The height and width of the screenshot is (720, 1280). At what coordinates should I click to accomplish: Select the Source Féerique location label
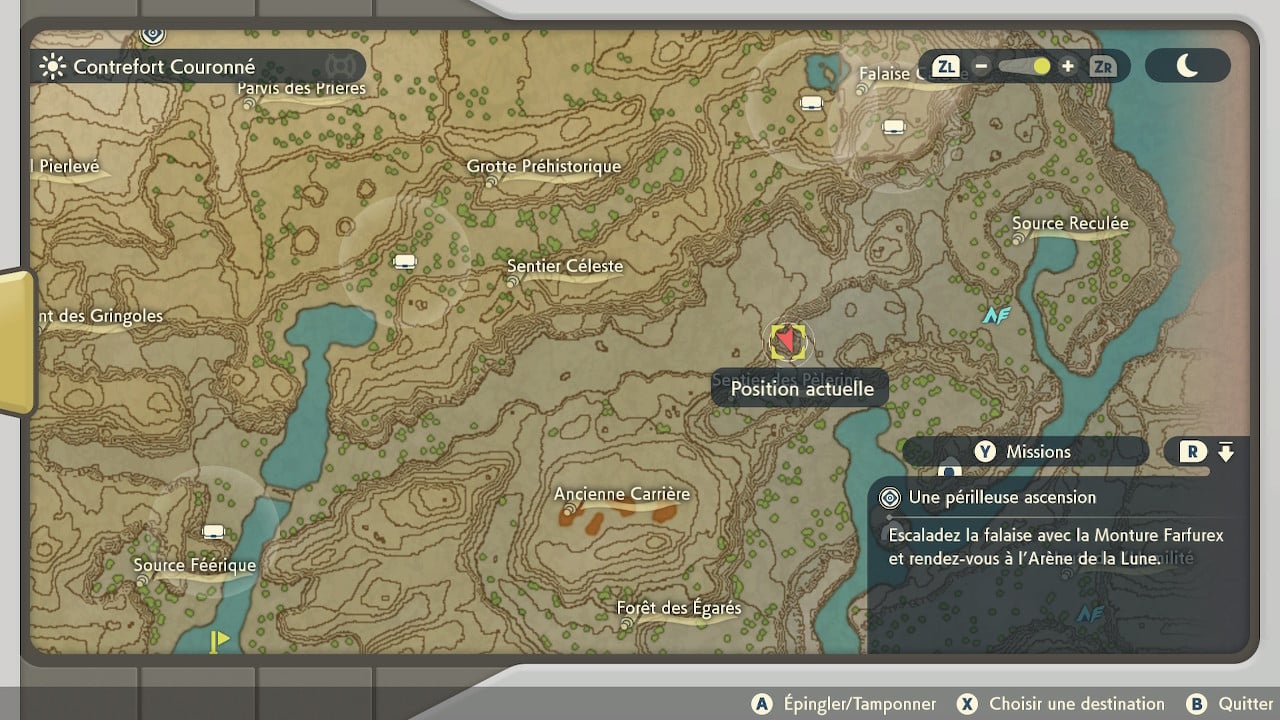[x=195, y=566]
